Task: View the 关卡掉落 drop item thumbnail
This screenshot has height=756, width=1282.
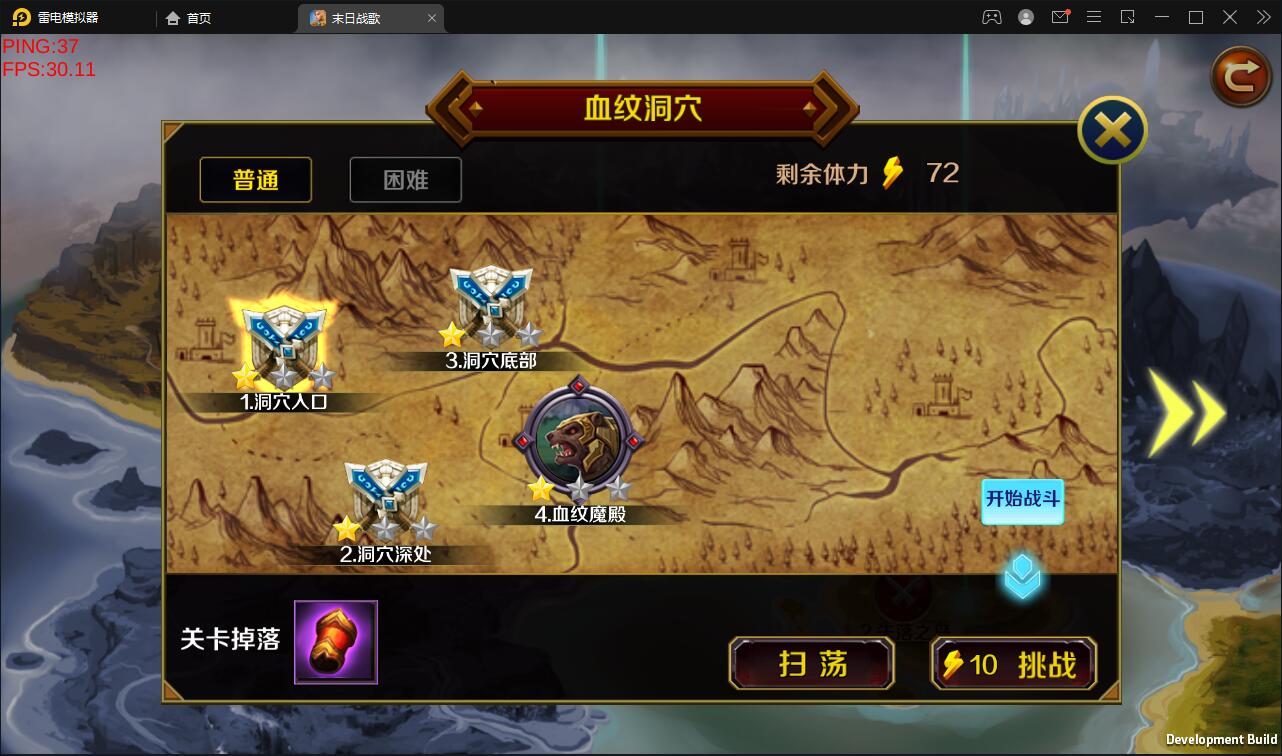Action: [335, 641]
